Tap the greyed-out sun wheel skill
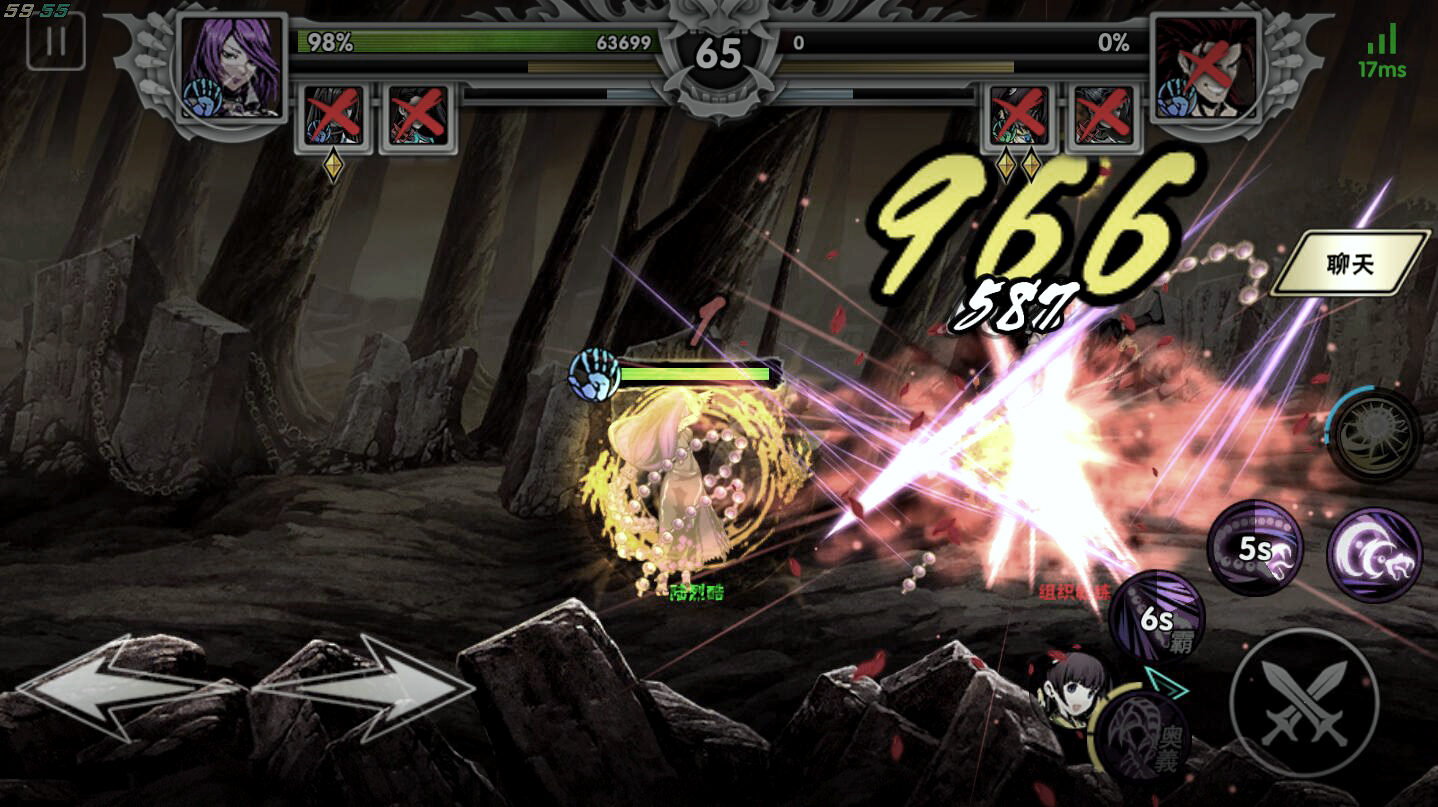 coord(1374,436)
